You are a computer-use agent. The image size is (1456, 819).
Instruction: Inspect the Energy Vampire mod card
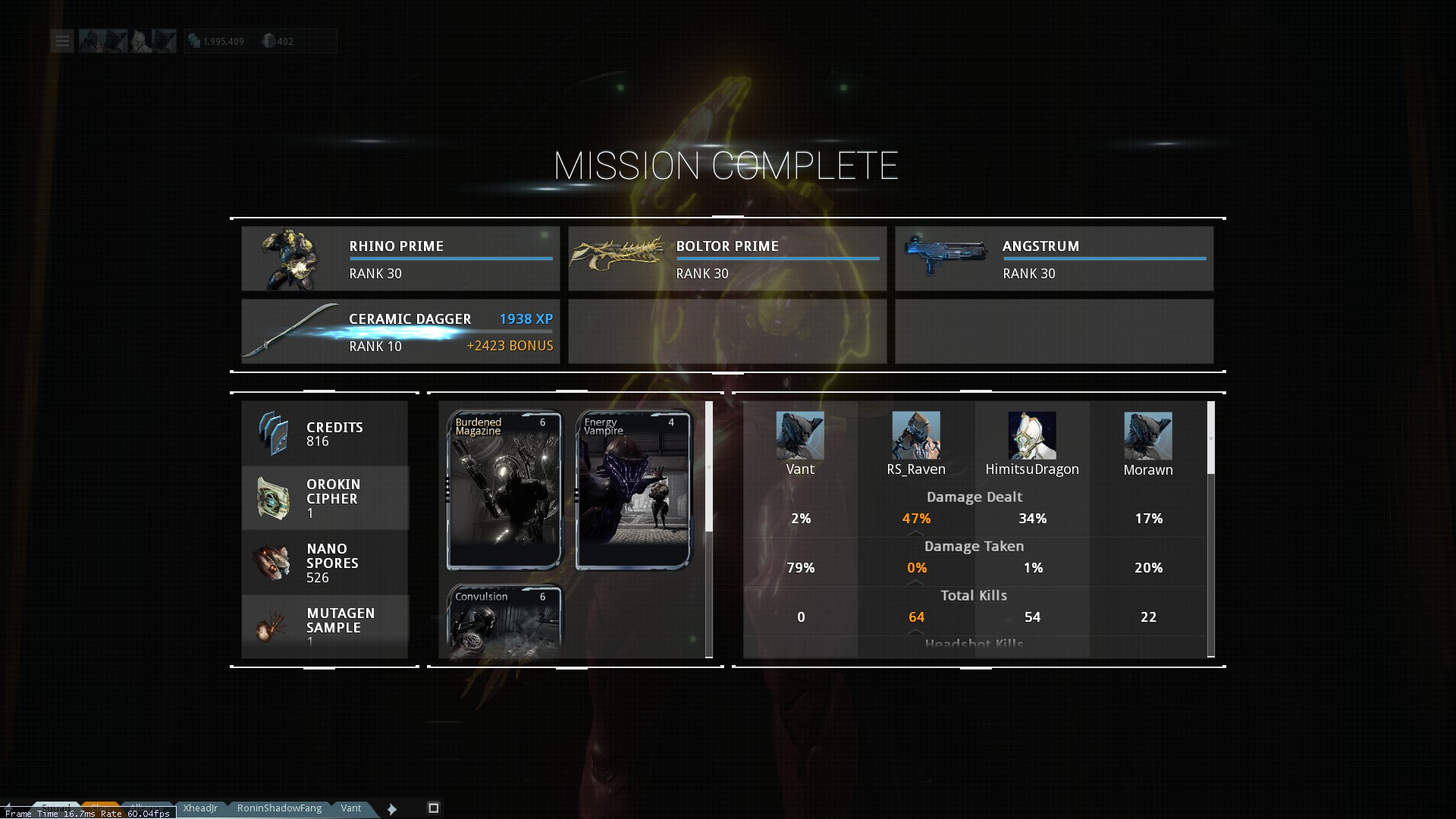click(633, 491)
